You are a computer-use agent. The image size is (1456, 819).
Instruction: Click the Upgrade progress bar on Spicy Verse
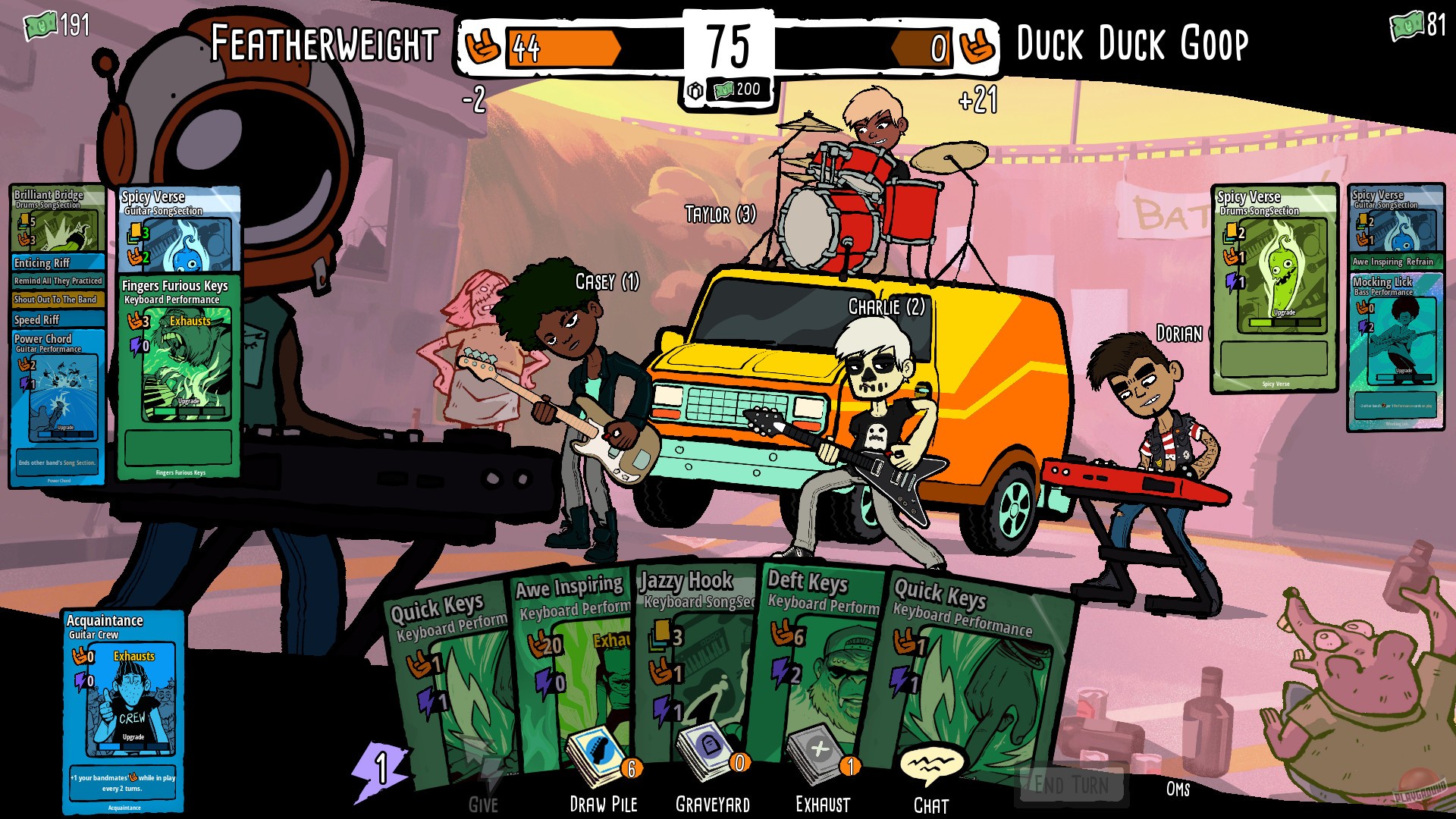point(1285,322)
